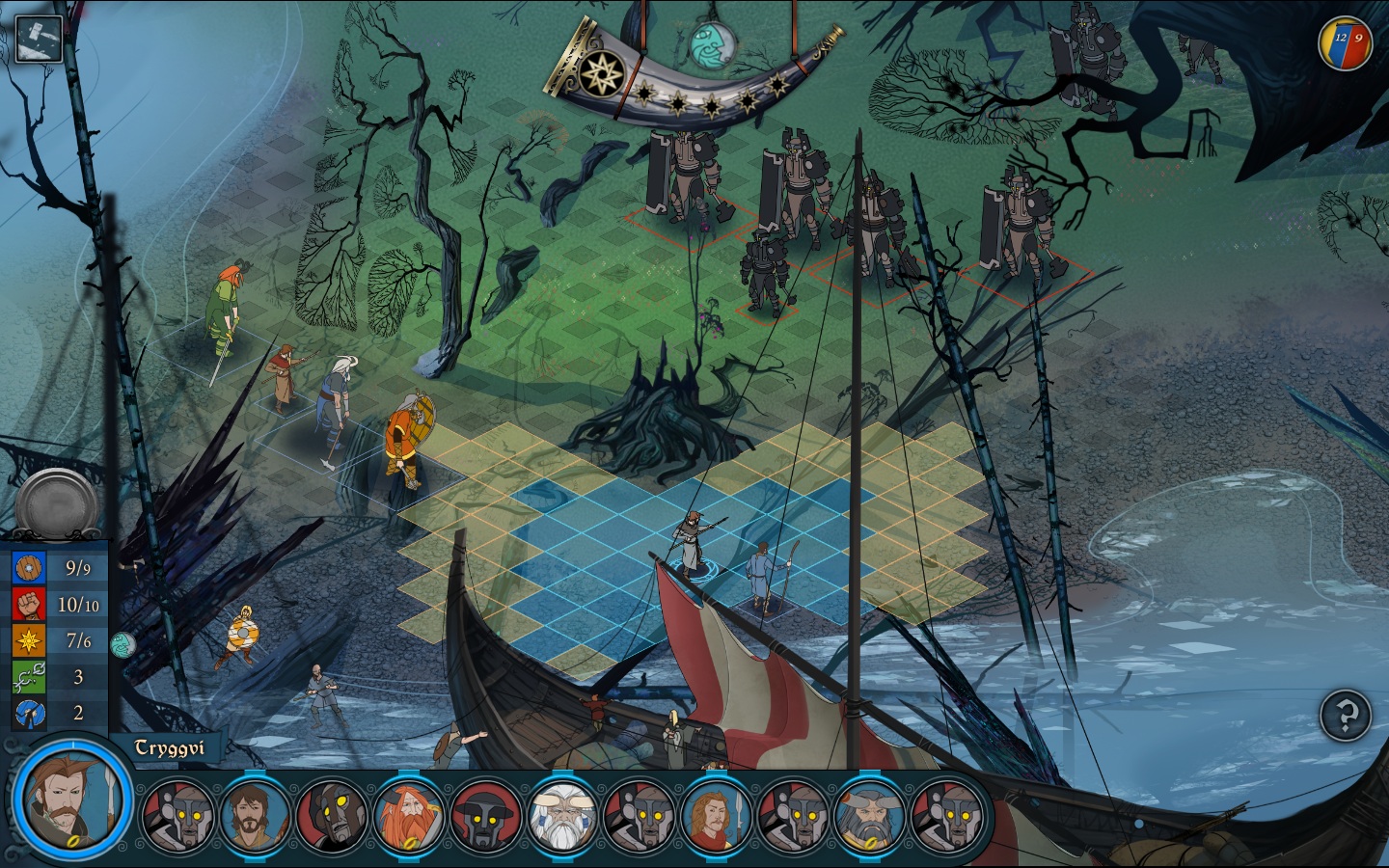Choose the brown-bearded man turn order portrait
Screen dimensions: 1389x868
click(x=255, y=816)
